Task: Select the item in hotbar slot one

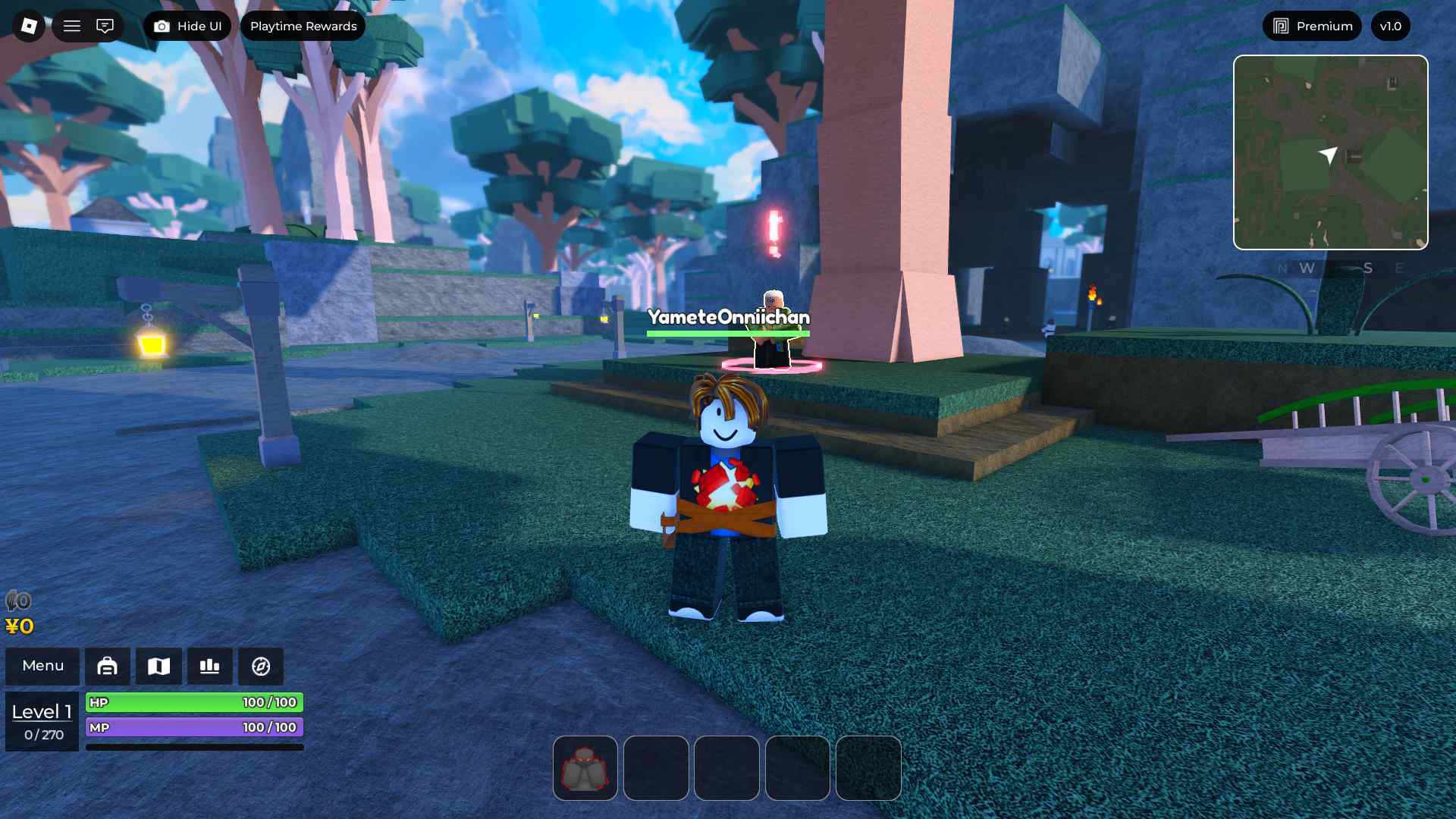Action: (x=585, y=768)
